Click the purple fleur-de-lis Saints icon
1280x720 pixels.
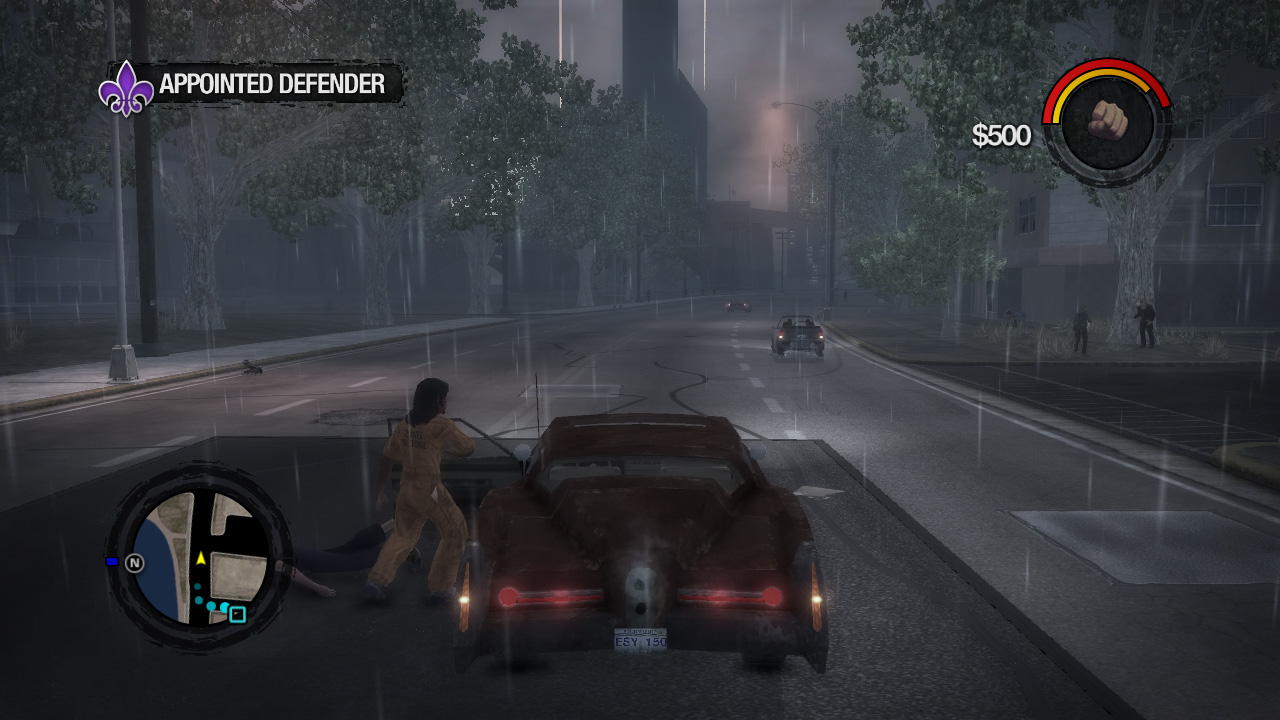[x=125, y=85]
